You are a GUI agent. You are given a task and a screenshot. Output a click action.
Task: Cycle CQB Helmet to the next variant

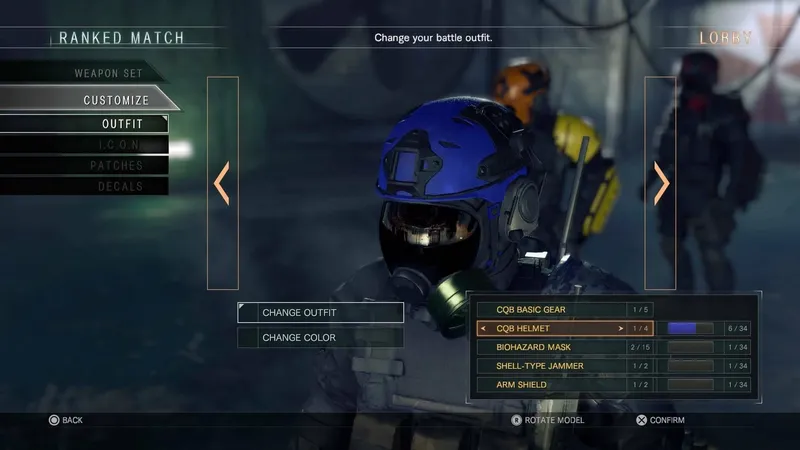pyautogui.click(x=621, y=328)
